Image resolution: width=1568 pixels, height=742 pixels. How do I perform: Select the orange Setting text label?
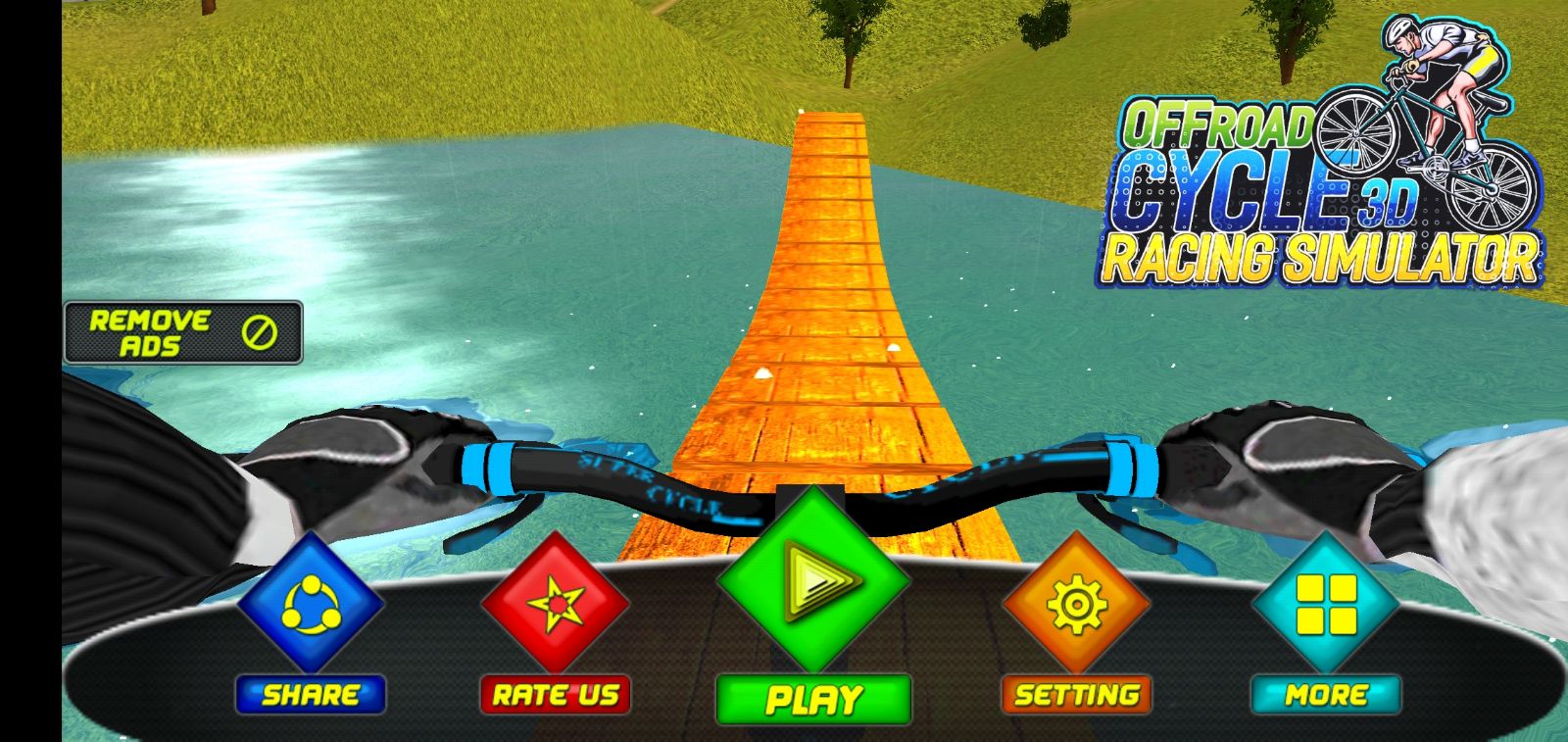pyautogui.click(x=1076, y=695)
